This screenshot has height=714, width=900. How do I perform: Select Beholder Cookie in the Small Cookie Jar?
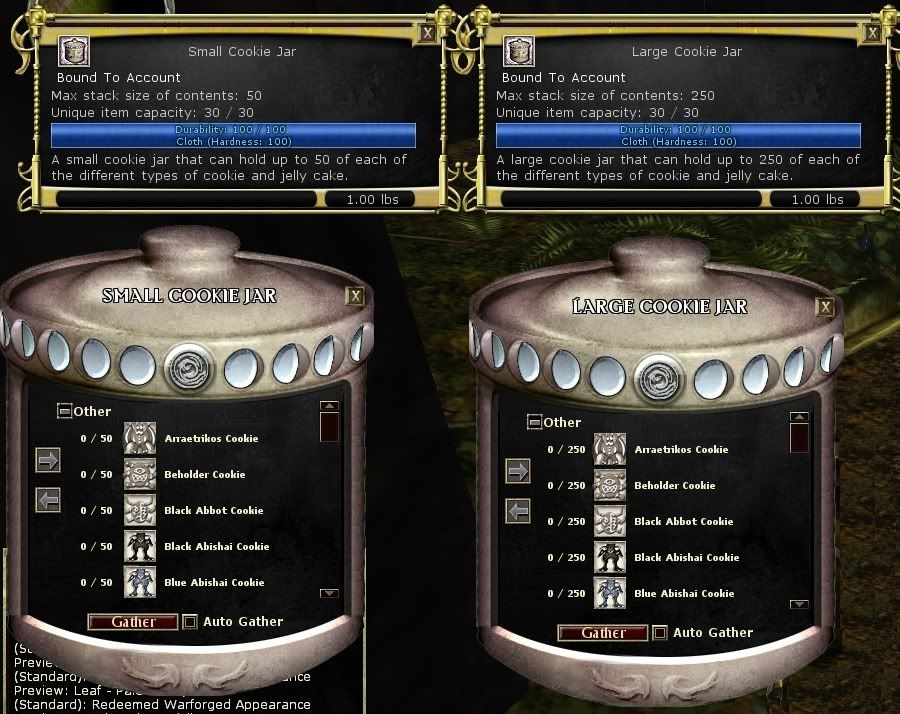pyautogui.click(x=204, y=475)
